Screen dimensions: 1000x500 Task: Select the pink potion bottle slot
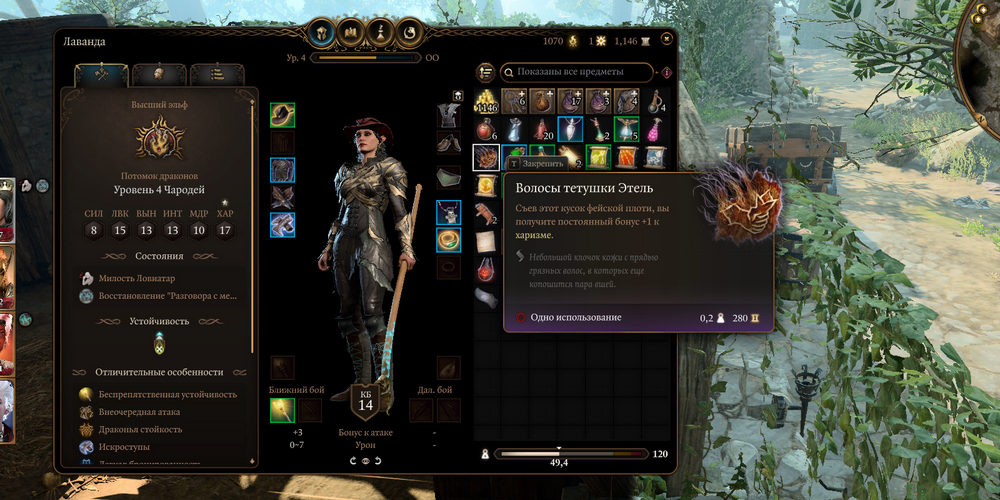655,129
